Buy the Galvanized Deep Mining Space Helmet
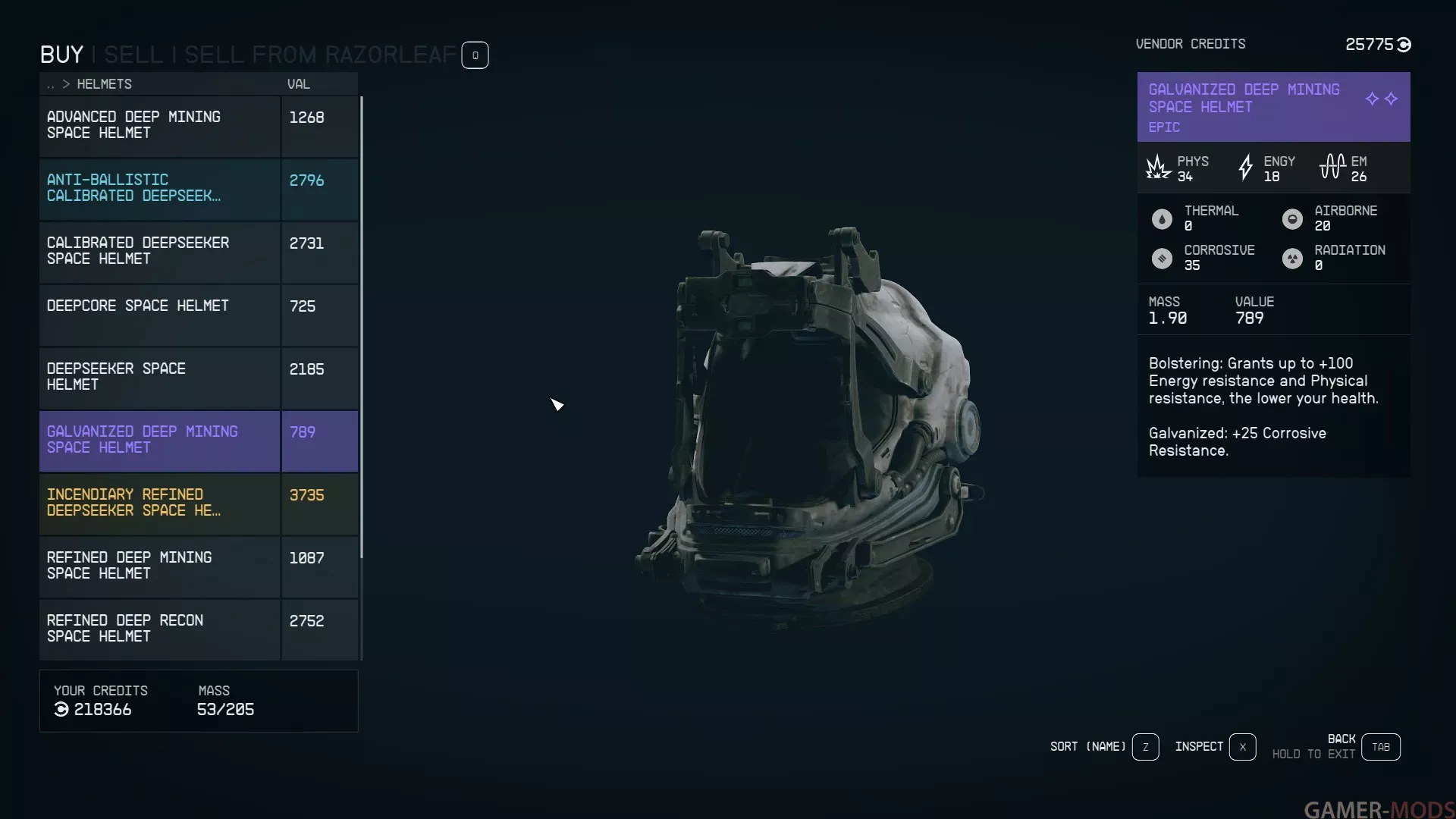This screenshot has width=1456, height=819. pos(159,440)
